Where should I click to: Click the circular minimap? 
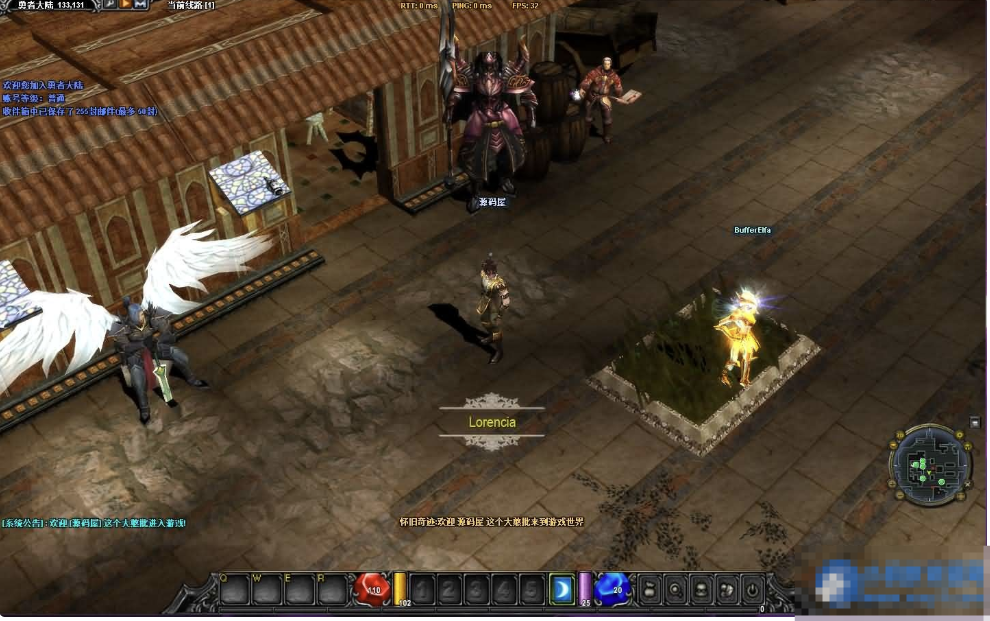[929, 464]
